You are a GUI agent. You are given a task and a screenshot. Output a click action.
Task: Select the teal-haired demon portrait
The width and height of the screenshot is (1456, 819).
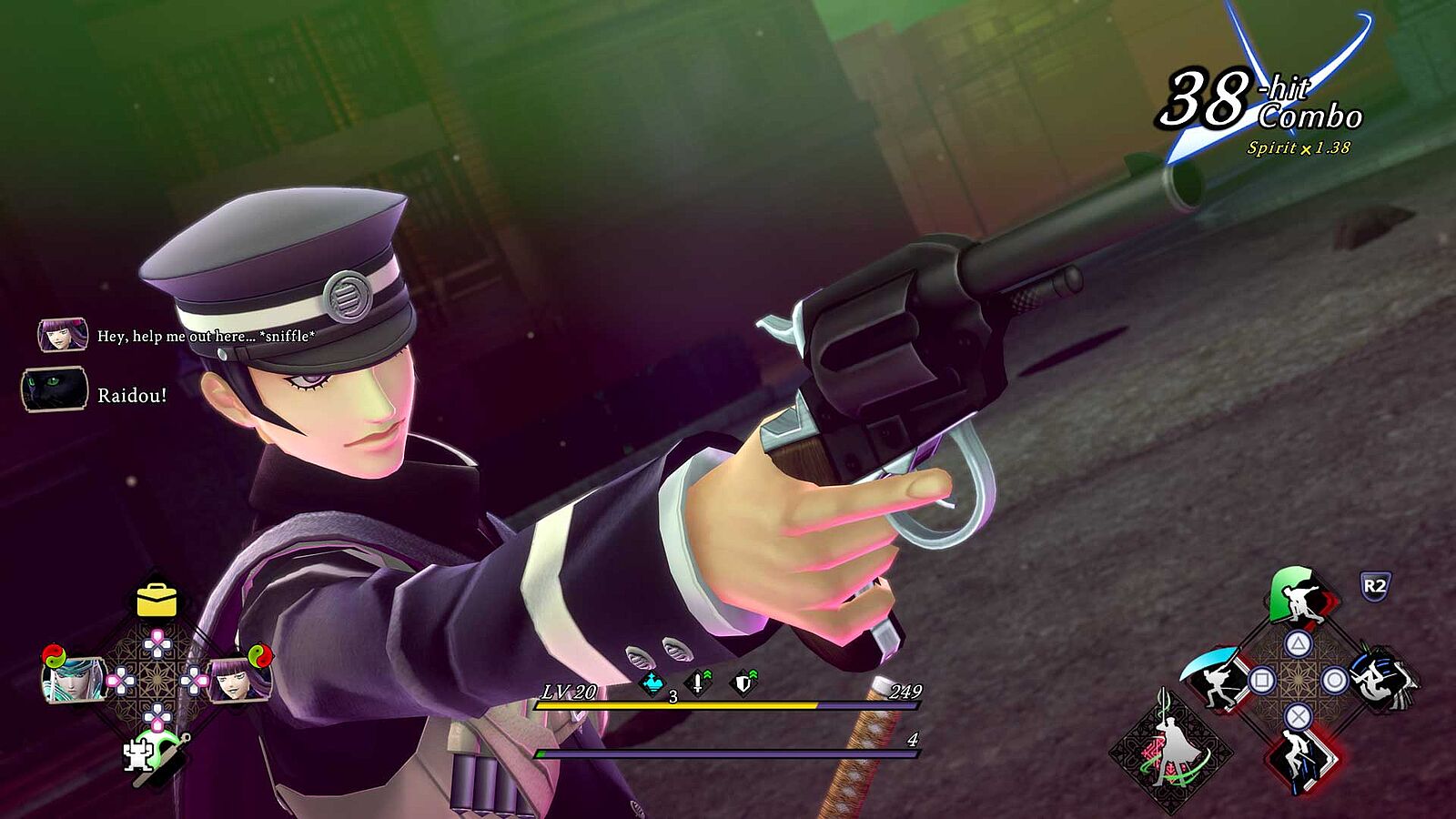click(x=73, y=678)
